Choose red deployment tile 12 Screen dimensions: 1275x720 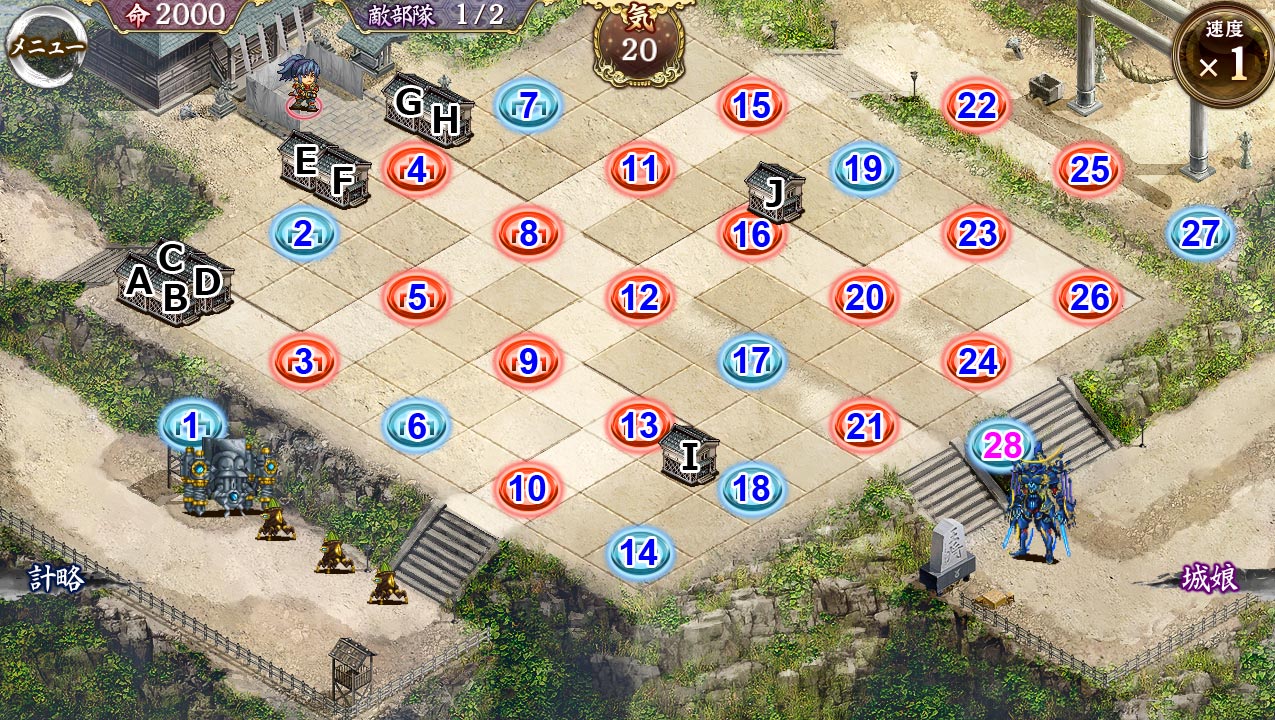click(640, 297)
